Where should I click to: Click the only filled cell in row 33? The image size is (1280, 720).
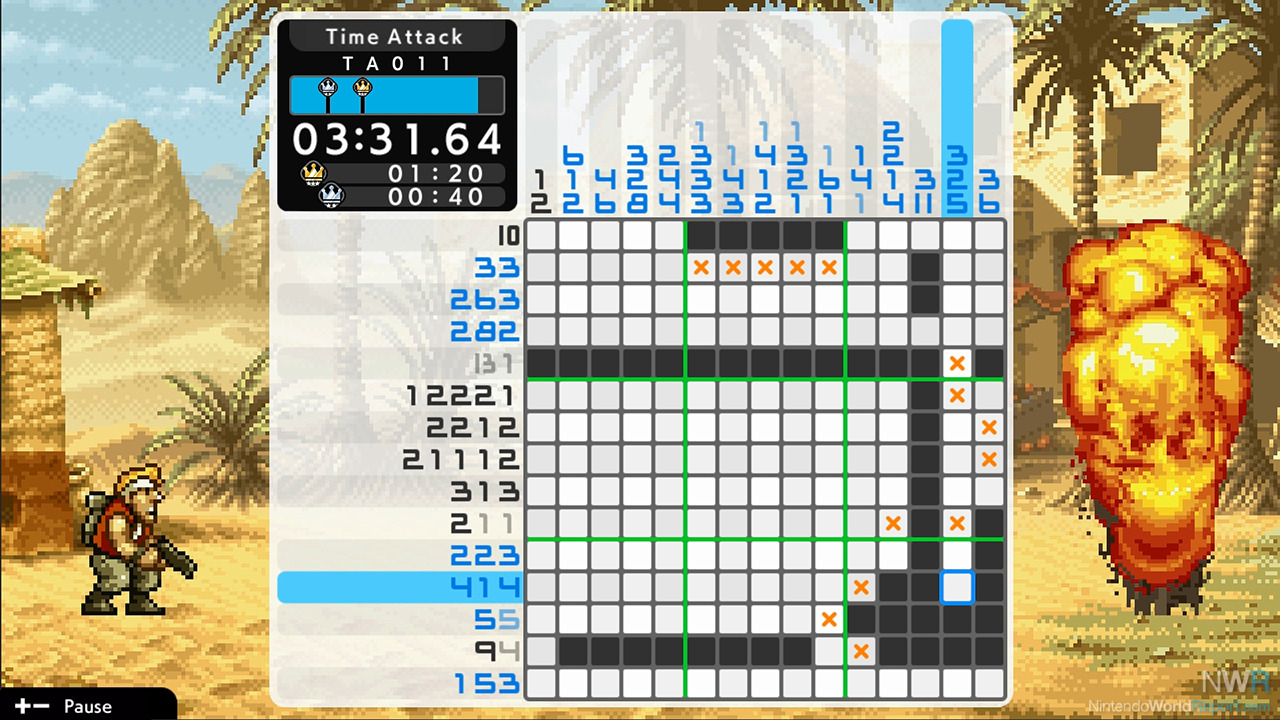[x=925, y=267]
